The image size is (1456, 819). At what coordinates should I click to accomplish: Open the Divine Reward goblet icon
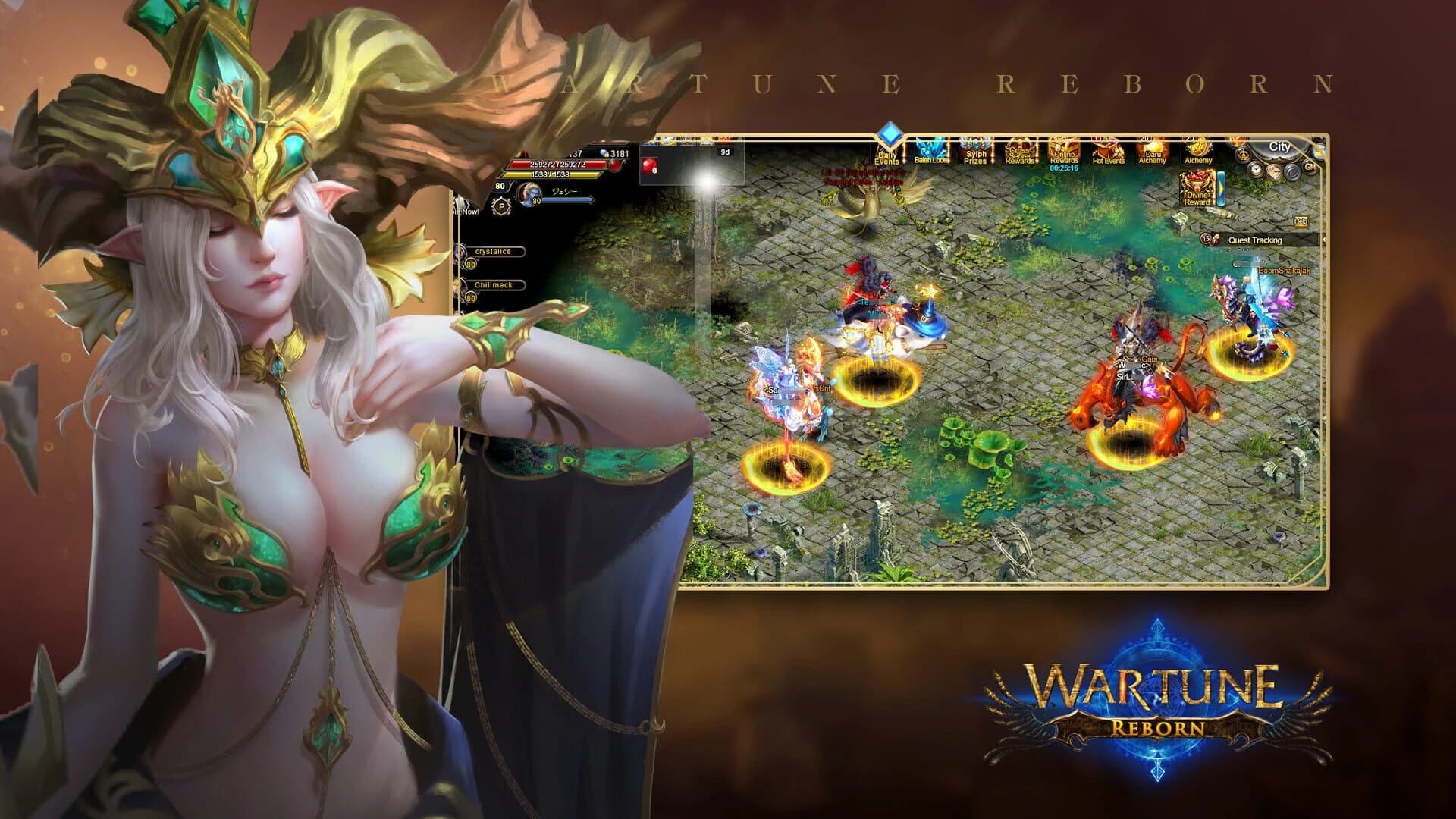pos(1197,189)
